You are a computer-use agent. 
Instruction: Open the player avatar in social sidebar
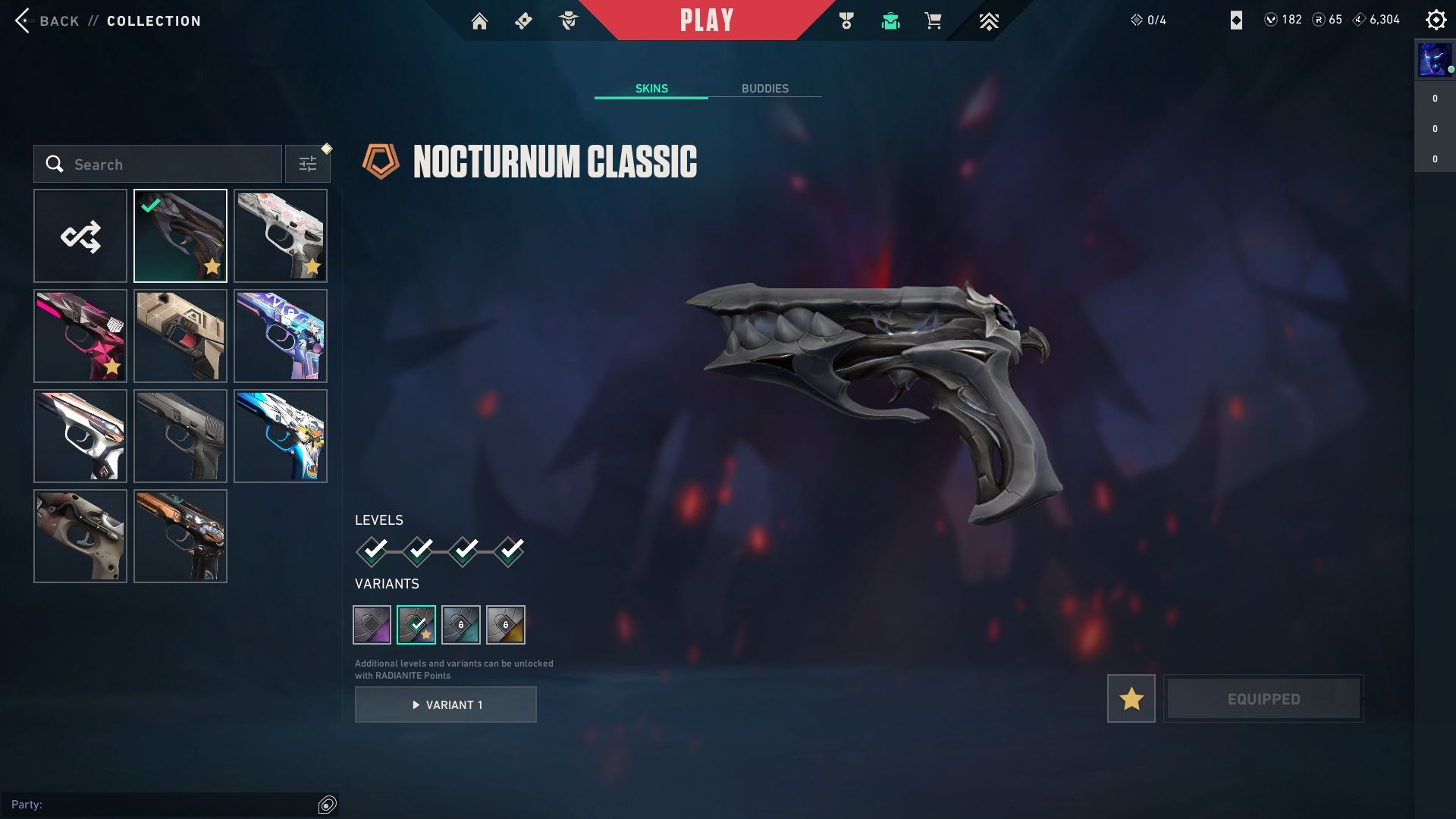[x=1433, y=61]
